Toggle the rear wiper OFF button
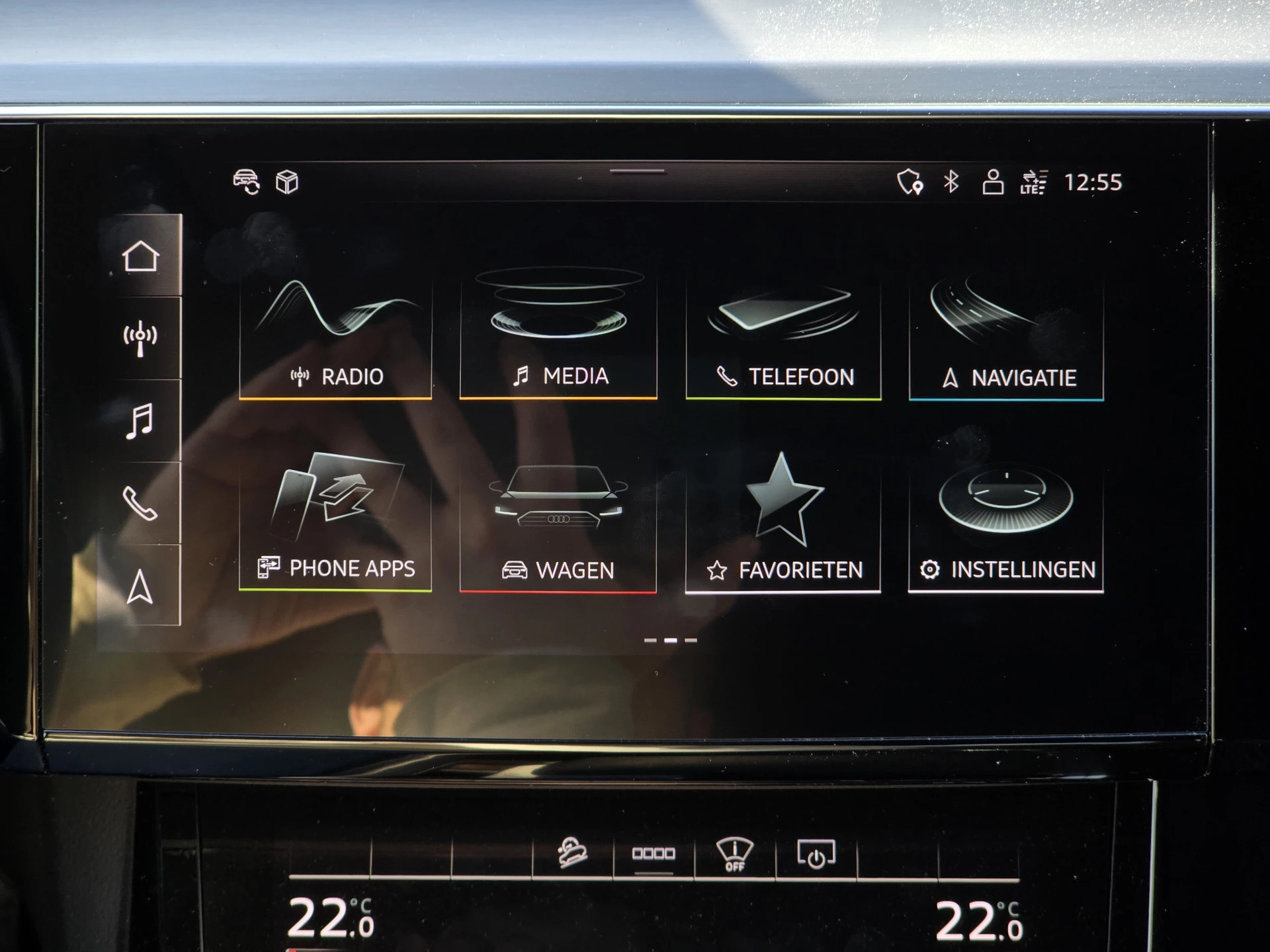Screen dimensions: 1270x952 point(735,854)
